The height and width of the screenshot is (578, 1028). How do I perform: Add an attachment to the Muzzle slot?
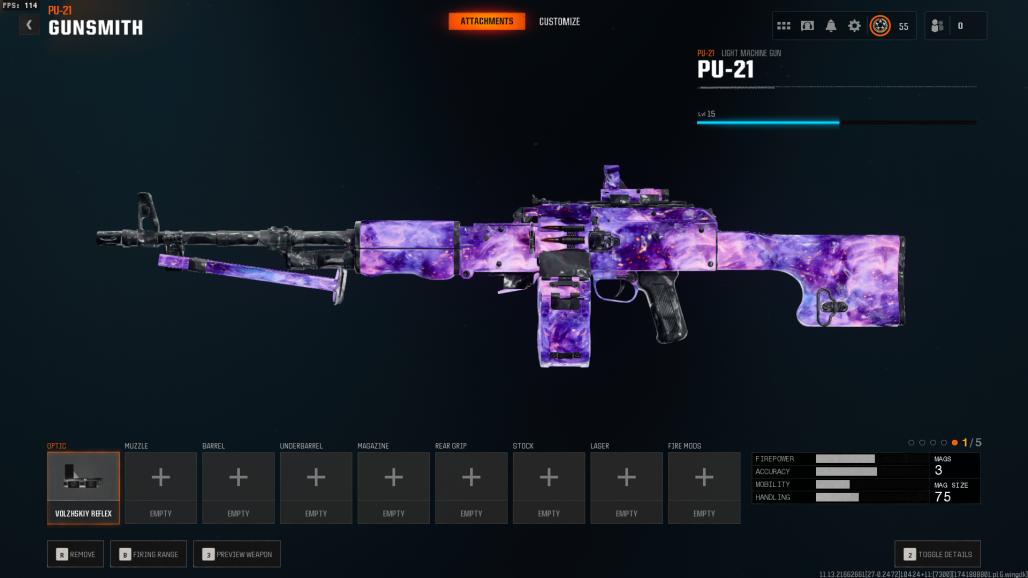[160, 487]
